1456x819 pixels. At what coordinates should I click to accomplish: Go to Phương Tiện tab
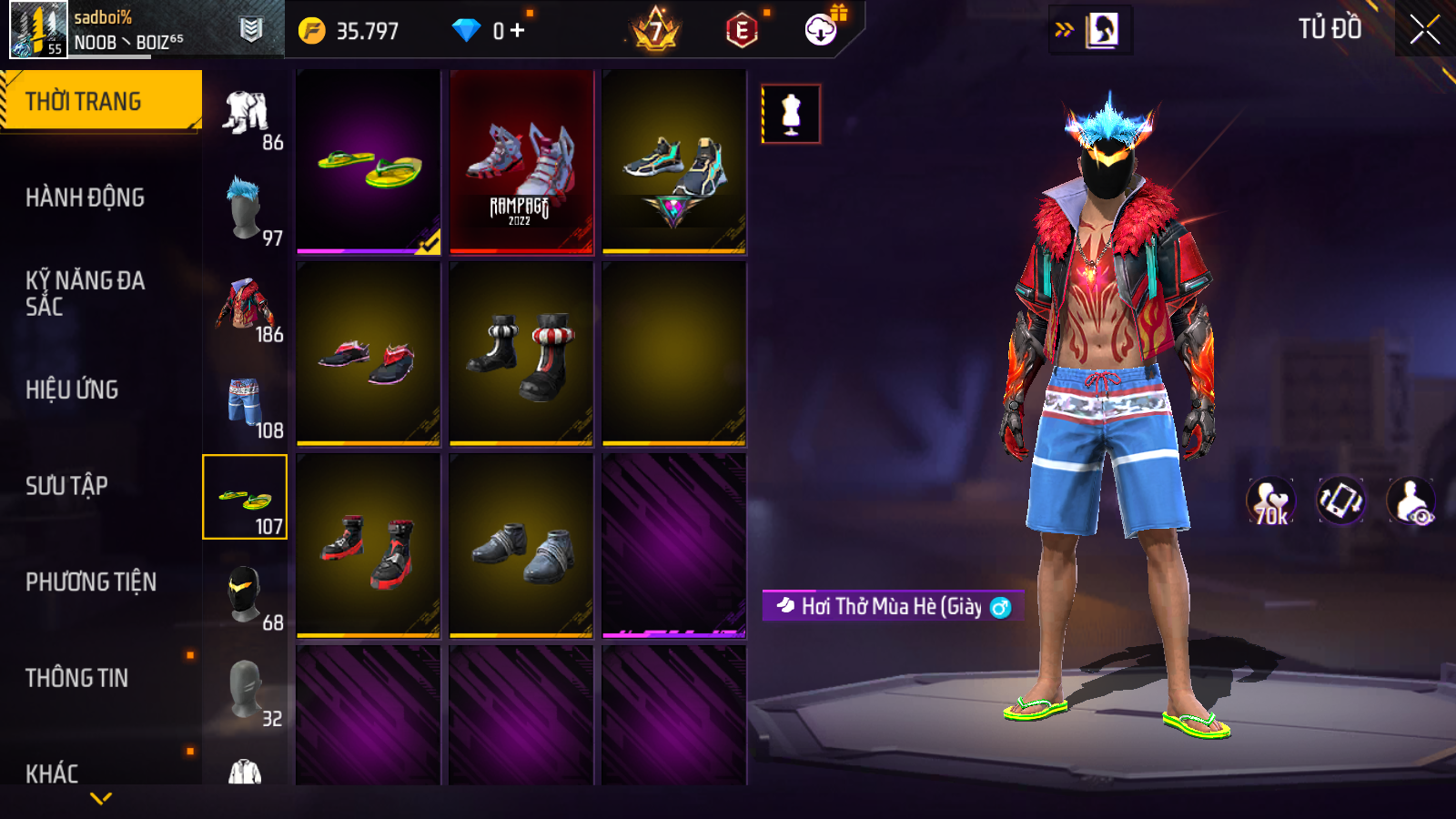[91, 581]
